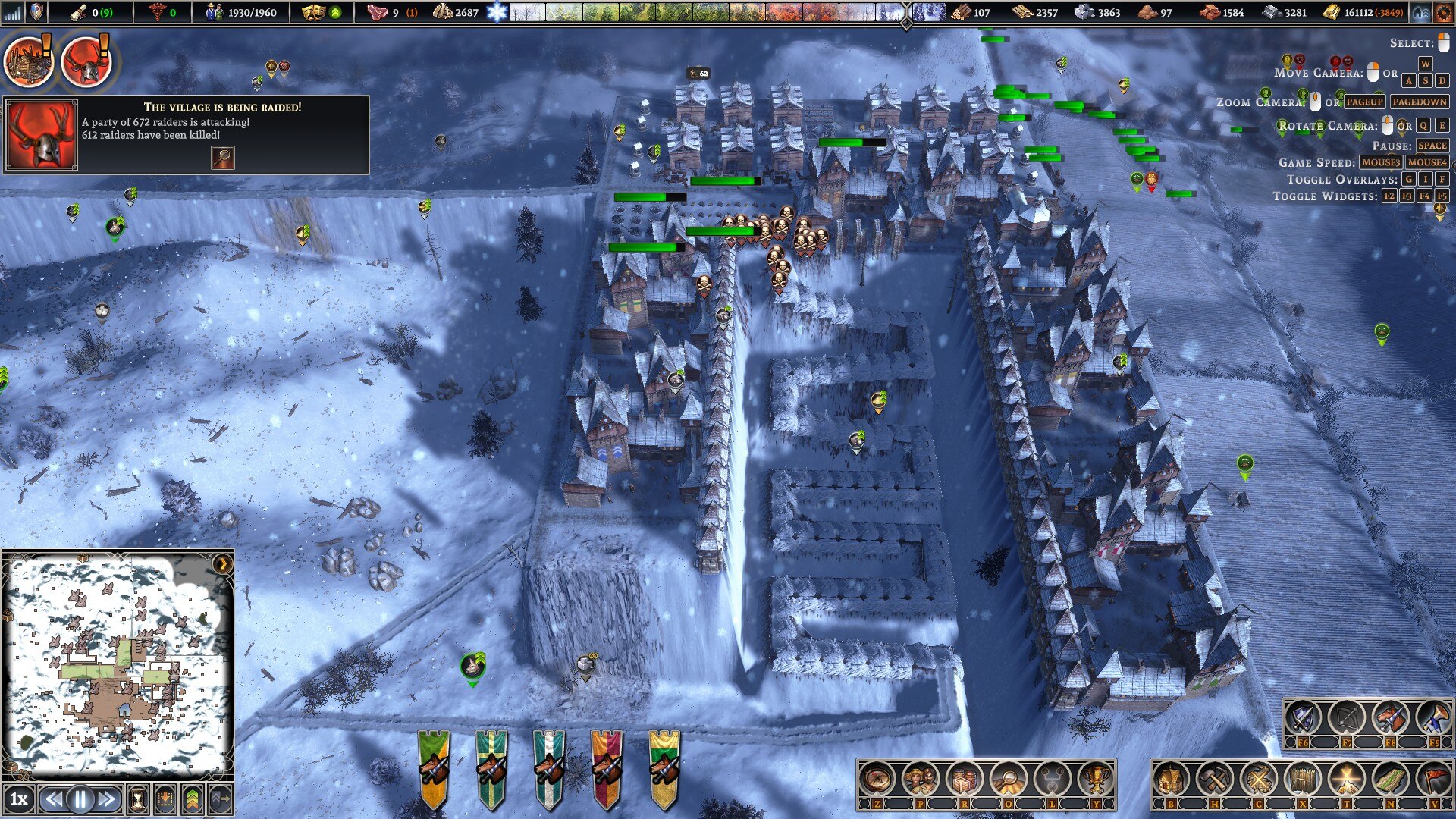Viewport: 1456px width, 819px height.
Task: Open the villagers panel with two faces
Action: pos(921,779)
